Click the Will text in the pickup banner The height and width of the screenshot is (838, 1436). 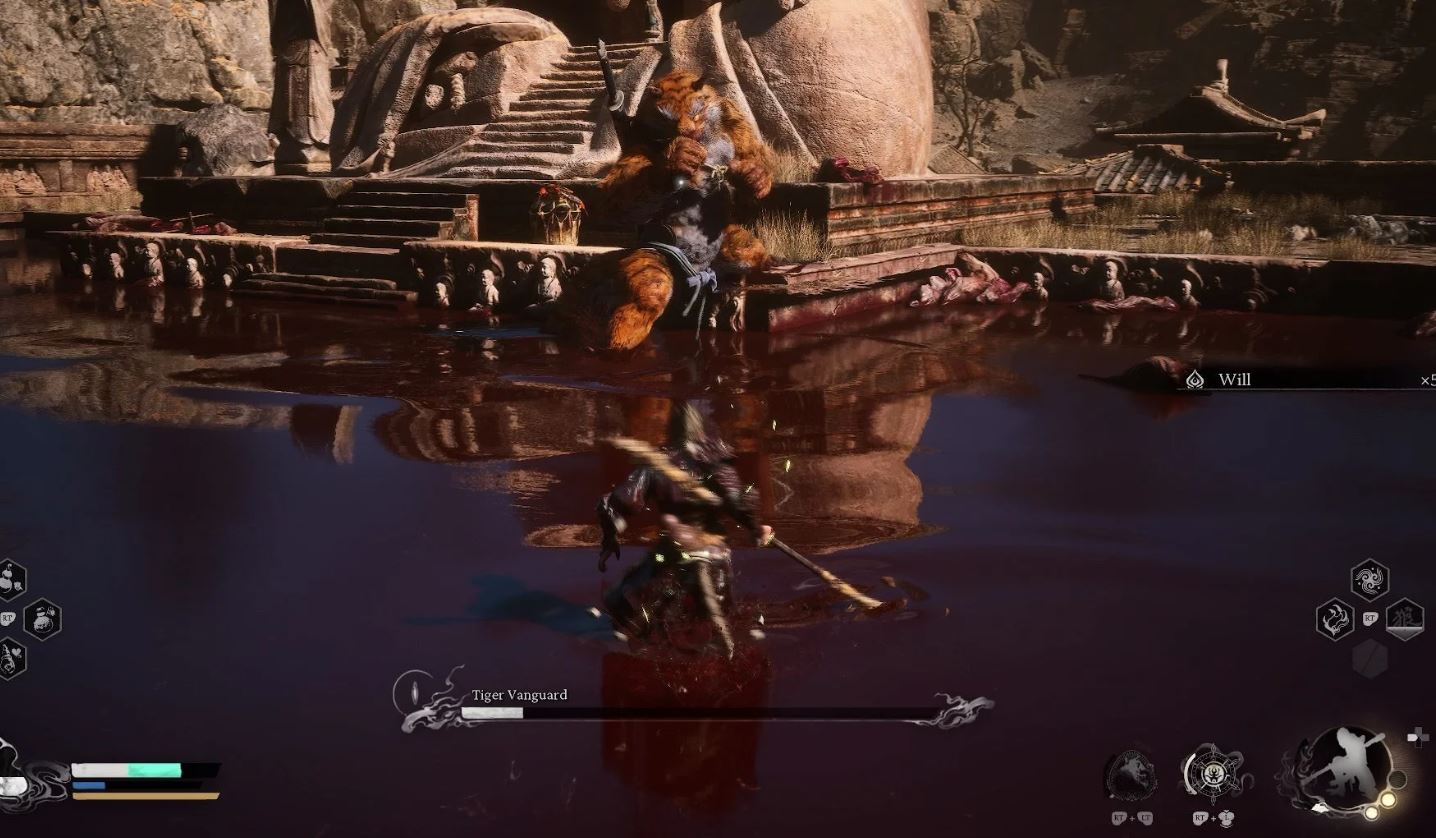pyautogui.click(x=1236, y=379)
